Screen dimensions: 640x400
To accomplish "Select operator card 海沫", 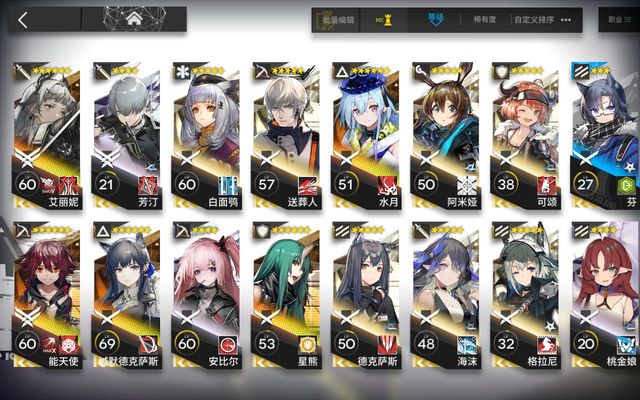I will [444, 300].
